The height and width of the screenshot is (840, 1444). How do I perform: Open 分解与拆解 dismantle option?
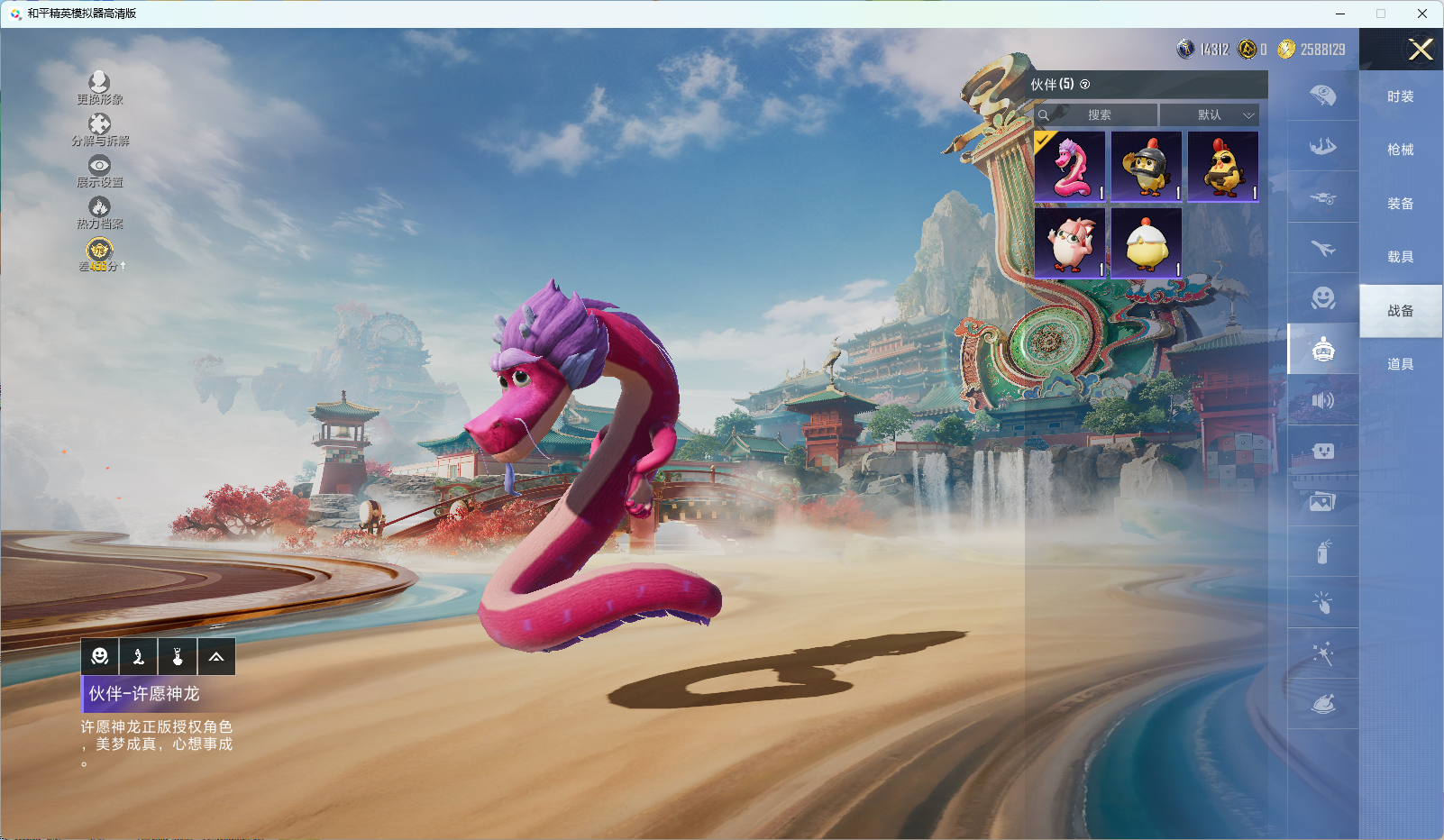(99, 130)
